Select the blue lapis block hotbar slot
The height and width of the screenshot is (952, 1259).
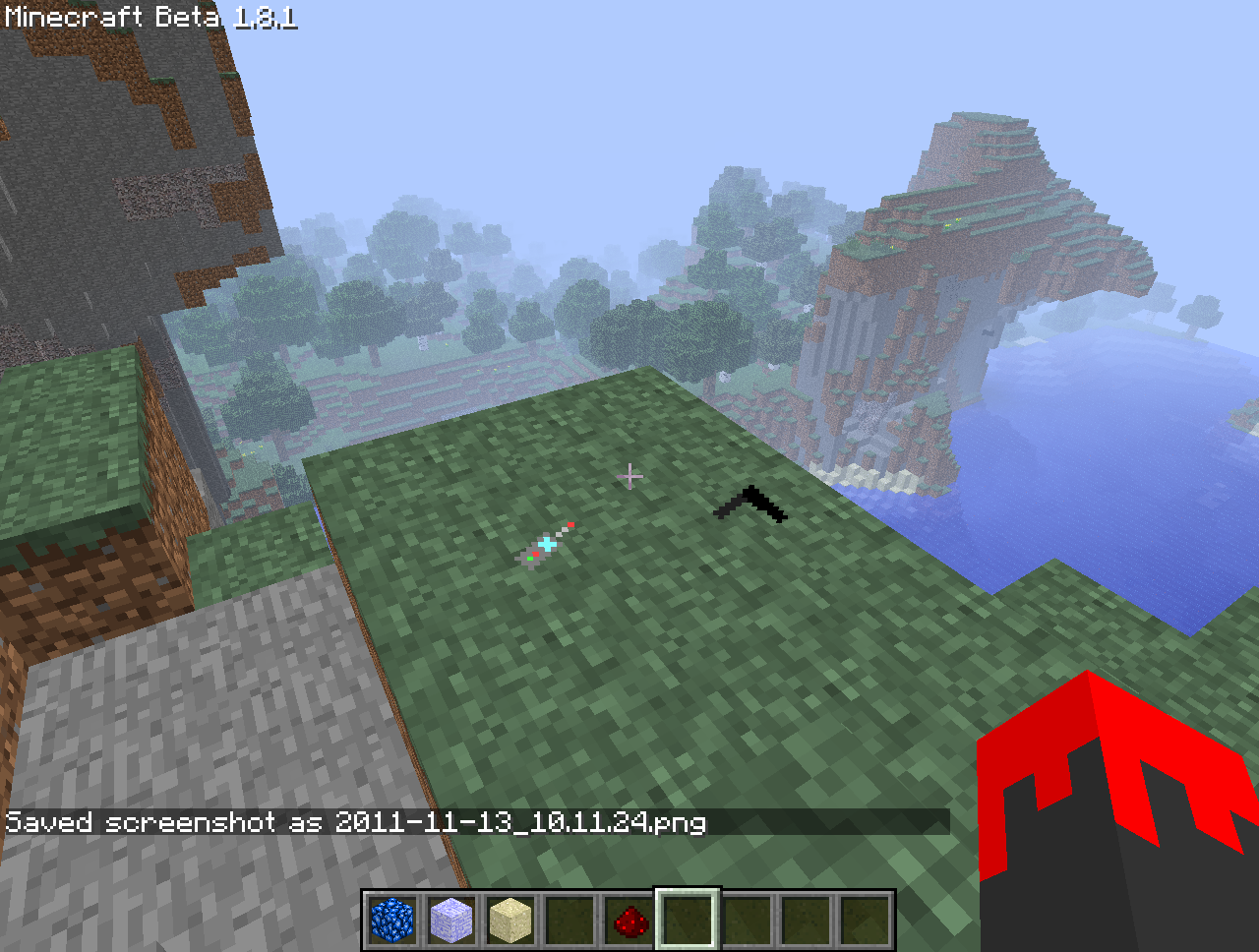(x=391, y=921)
